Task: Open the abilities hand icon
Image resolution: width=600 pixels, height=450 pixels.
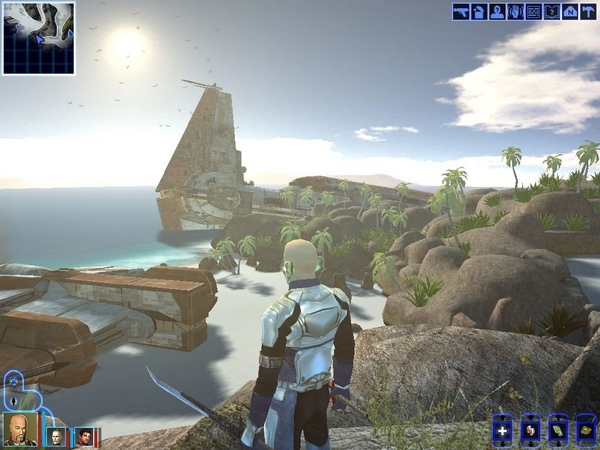Action: point(515,12)
